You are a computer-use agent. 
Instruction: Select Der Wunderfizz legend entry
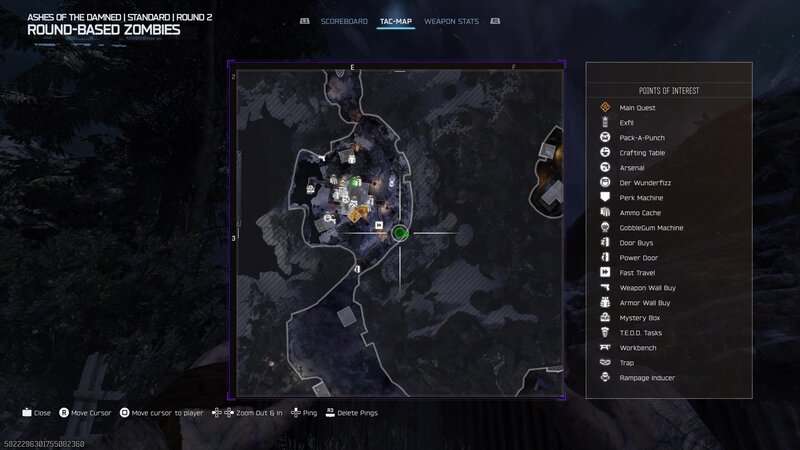(x=641, y=183)
